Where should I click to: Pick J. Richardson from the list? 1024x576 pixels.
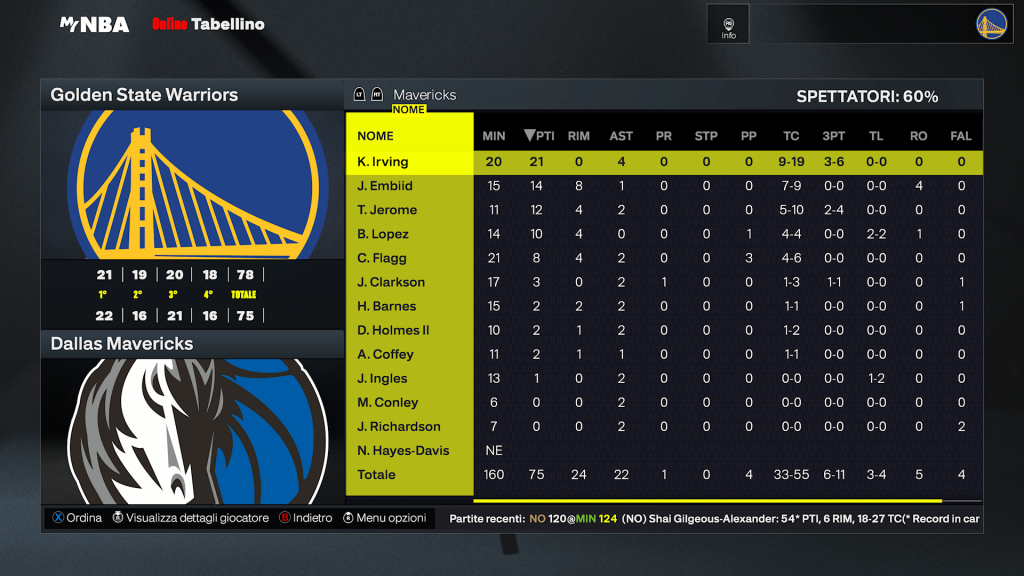[x=398, y=426]
